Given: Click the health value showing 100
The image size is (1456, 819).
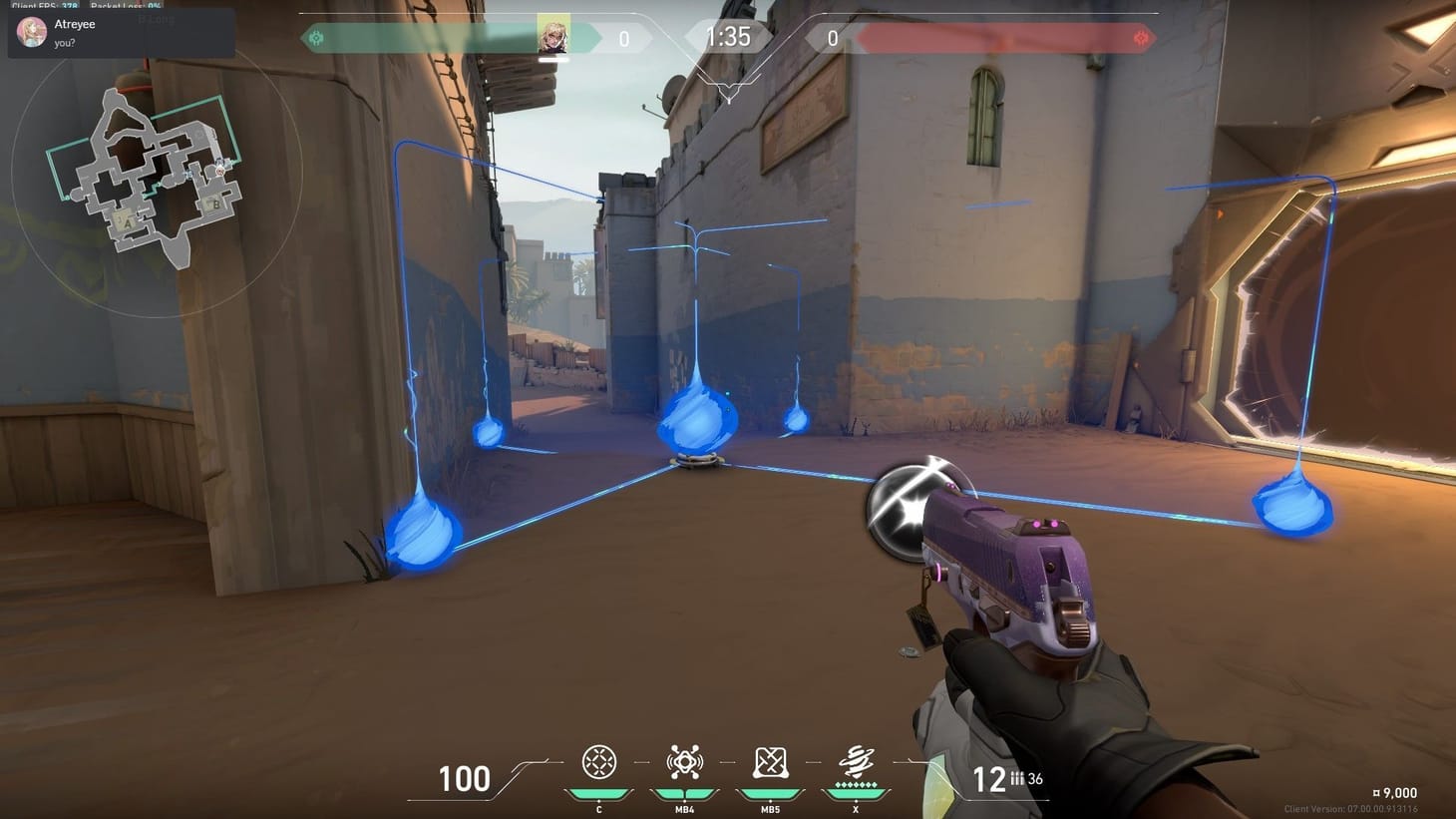Looking at the screenshot, I should click(463, 779).
